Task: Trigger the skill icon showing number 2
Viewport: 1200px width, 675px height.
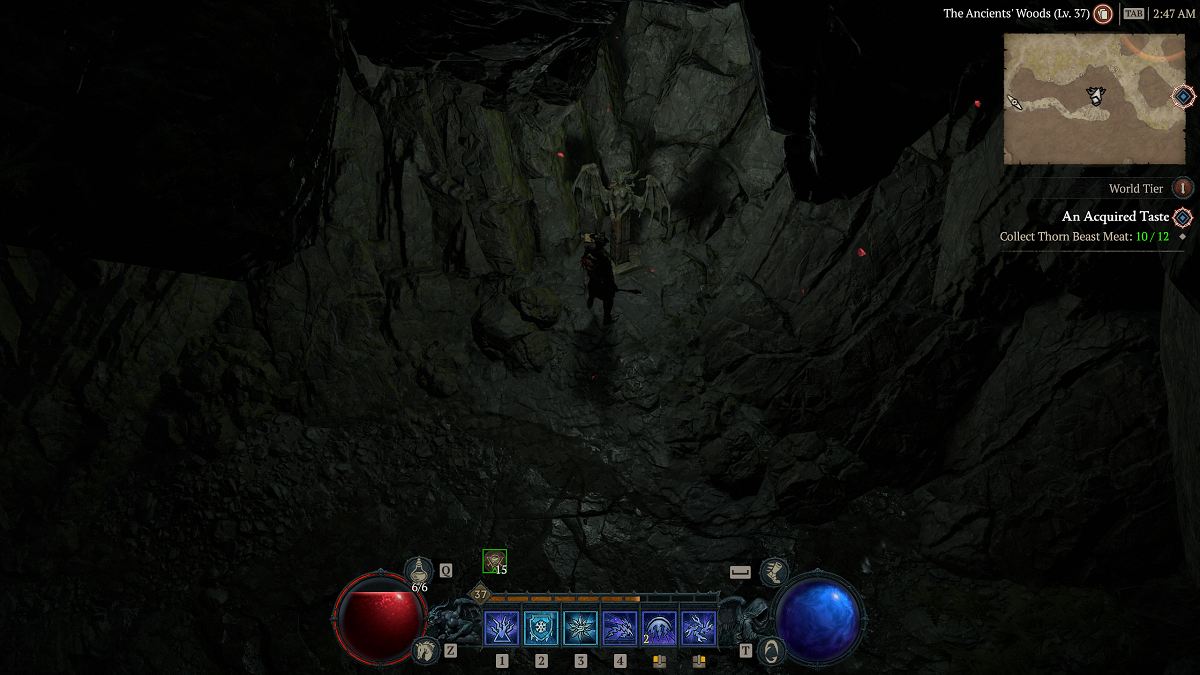Action: point(660,629)
